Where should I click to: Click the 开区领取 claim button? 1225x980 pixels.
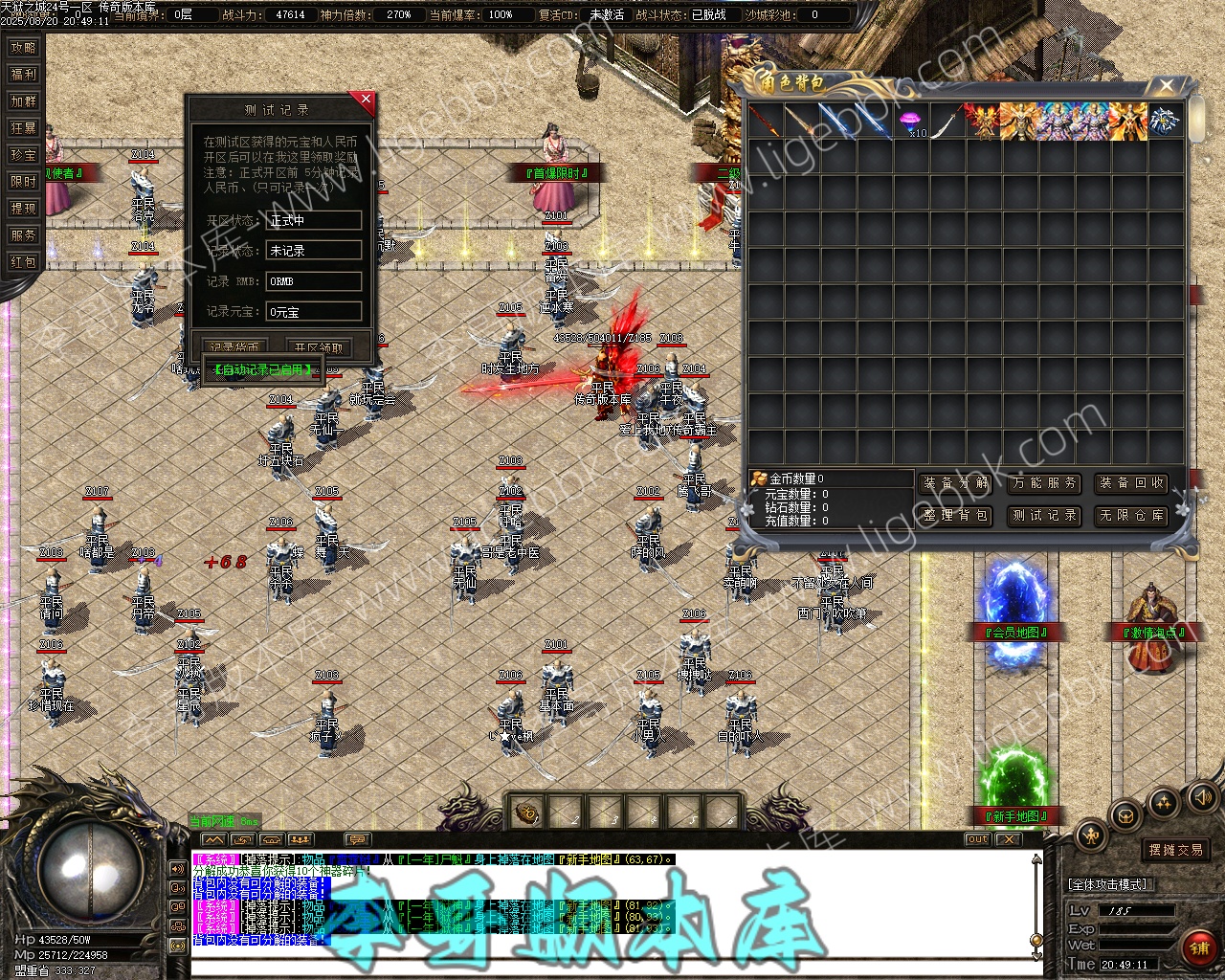(x=318, y=347)
